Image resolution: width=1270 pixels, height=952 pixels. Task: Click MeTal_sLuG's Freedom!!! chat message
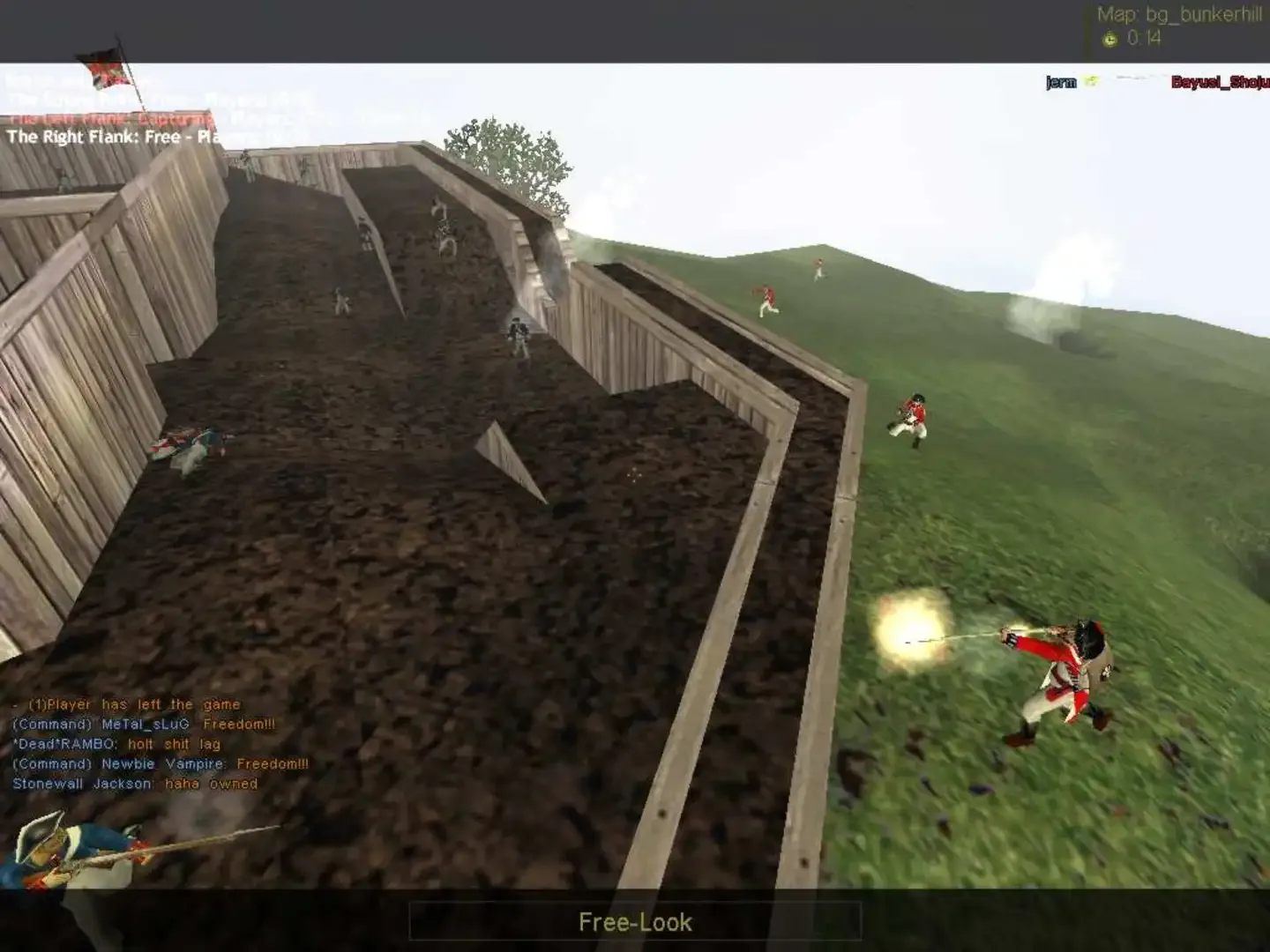pos(144,724)
